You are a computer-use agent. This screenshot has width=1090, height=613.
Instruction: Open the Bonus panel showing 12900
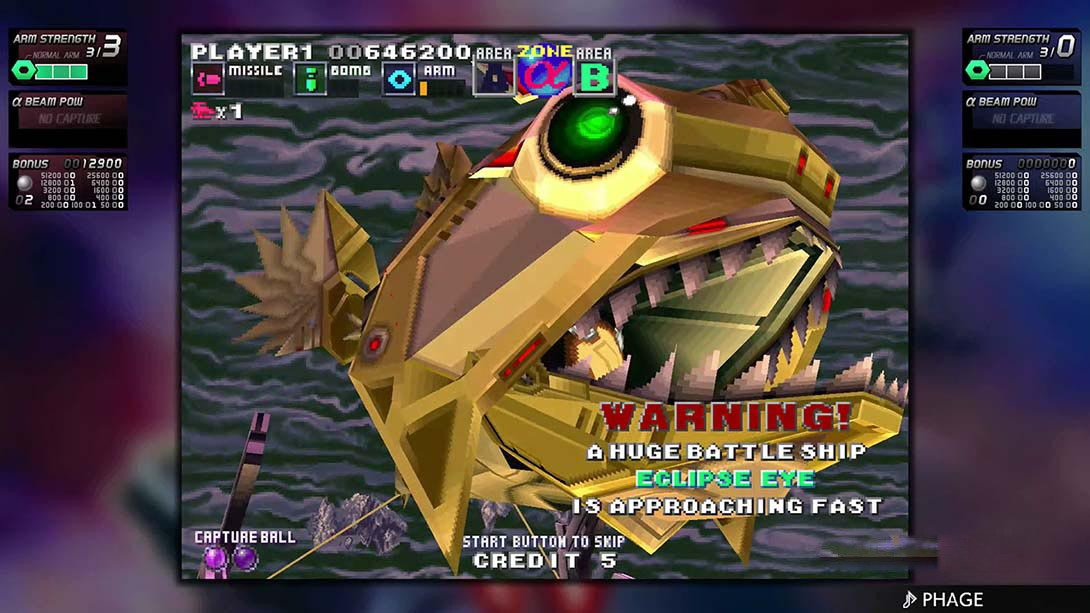68,182
